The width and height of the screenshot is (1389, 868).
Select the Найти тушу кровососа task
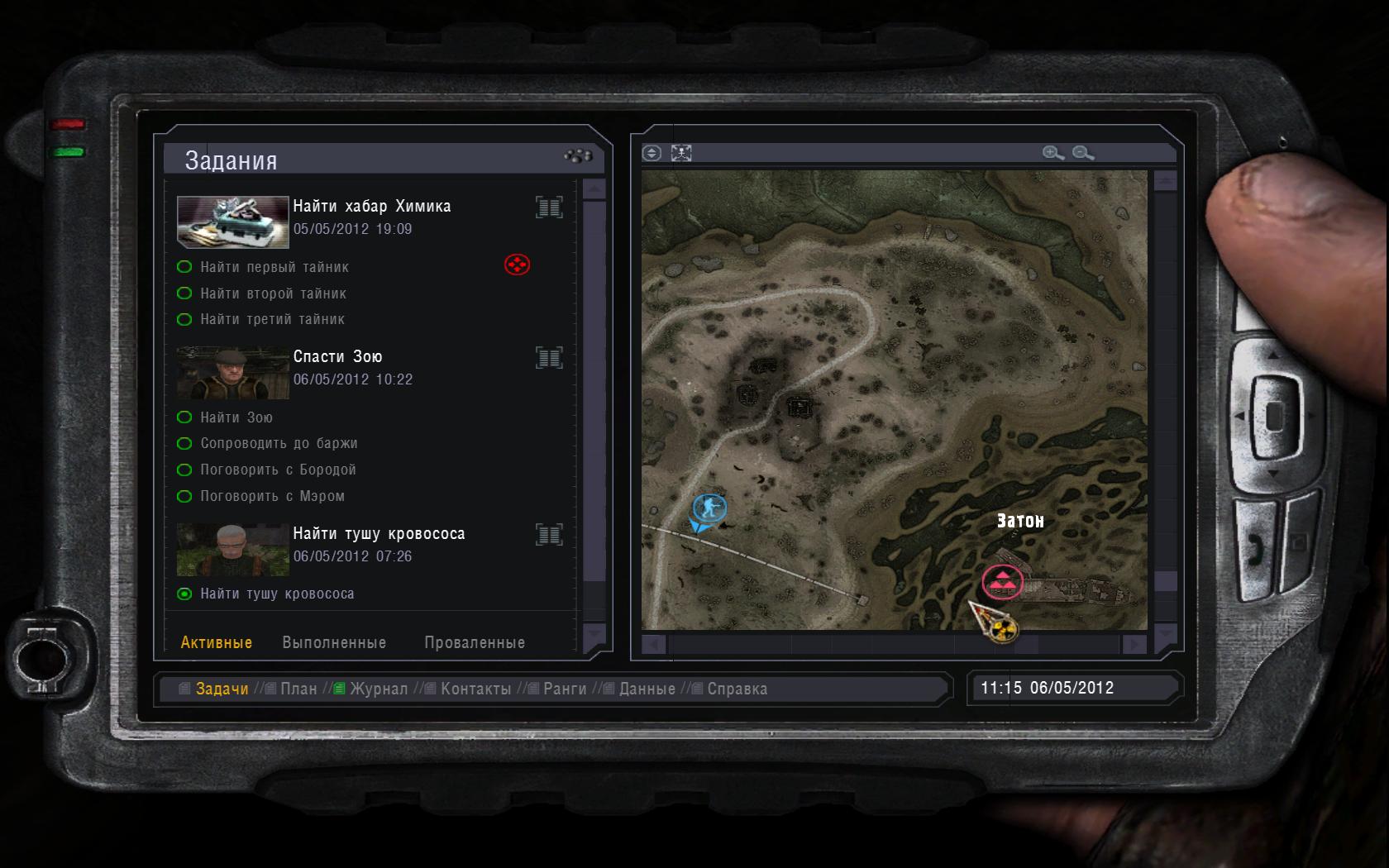pyautogui.click(x=379, y=533)
